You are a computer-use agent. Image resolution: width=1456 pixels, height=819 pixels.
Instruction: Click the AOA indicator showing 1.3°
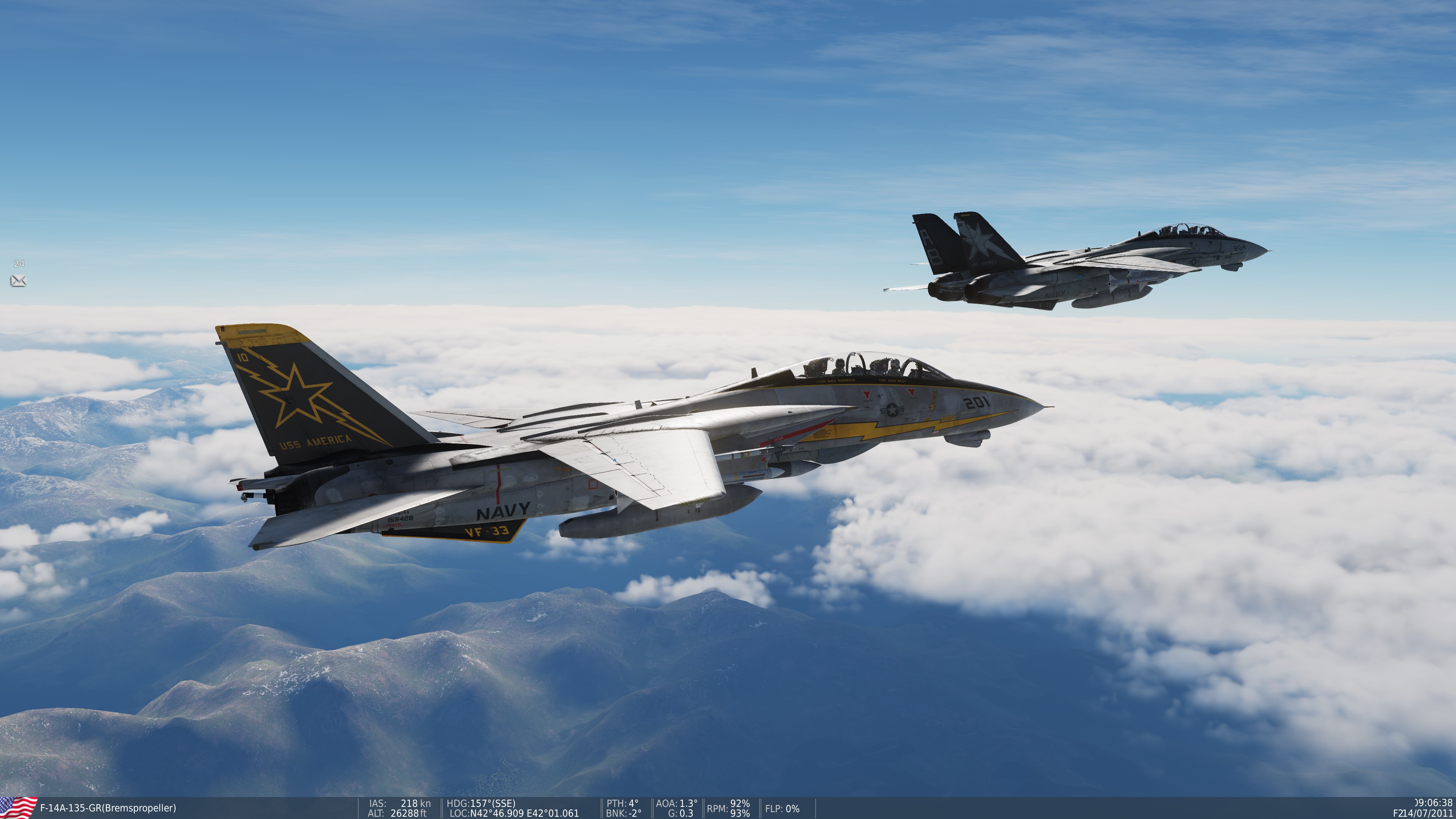[676, 803]
